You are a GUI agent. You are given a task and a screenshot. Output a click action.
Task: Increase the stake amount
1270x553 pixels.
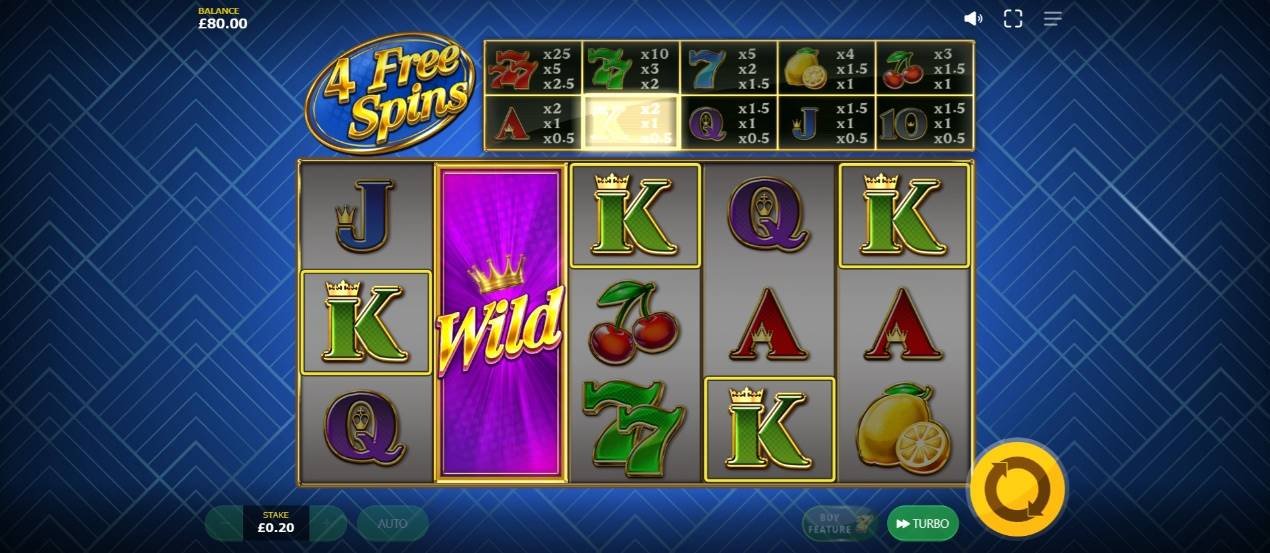pyautogui.click(x=328, y=523)
